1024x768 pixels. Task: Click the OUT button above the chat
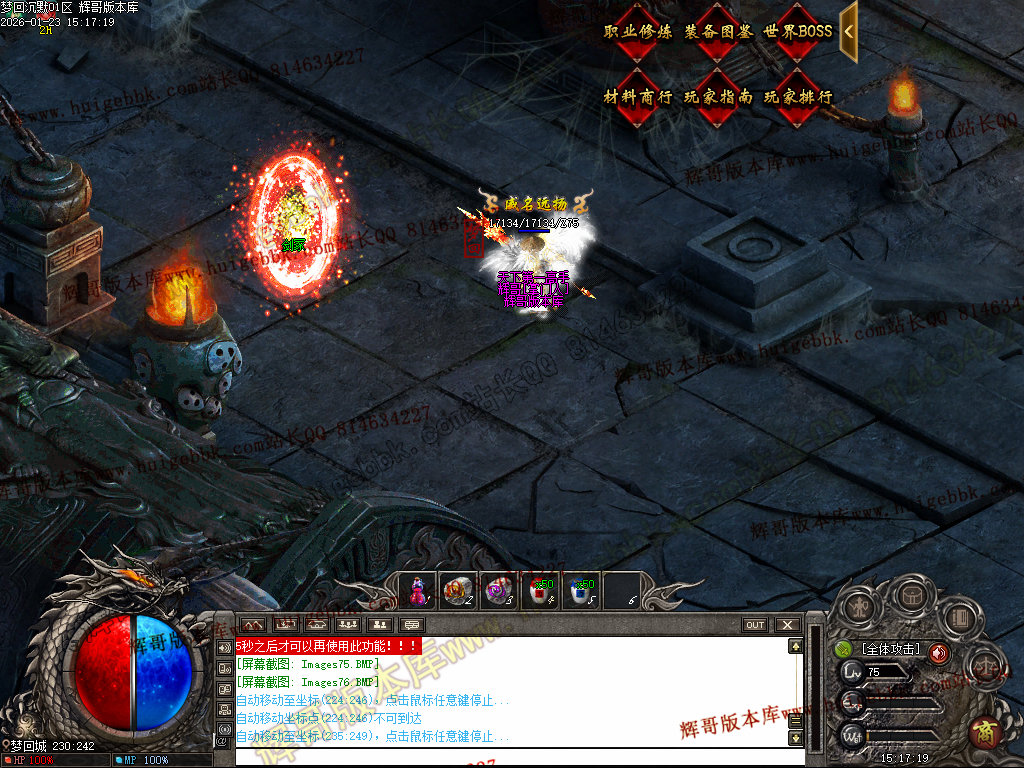(755, 625)
